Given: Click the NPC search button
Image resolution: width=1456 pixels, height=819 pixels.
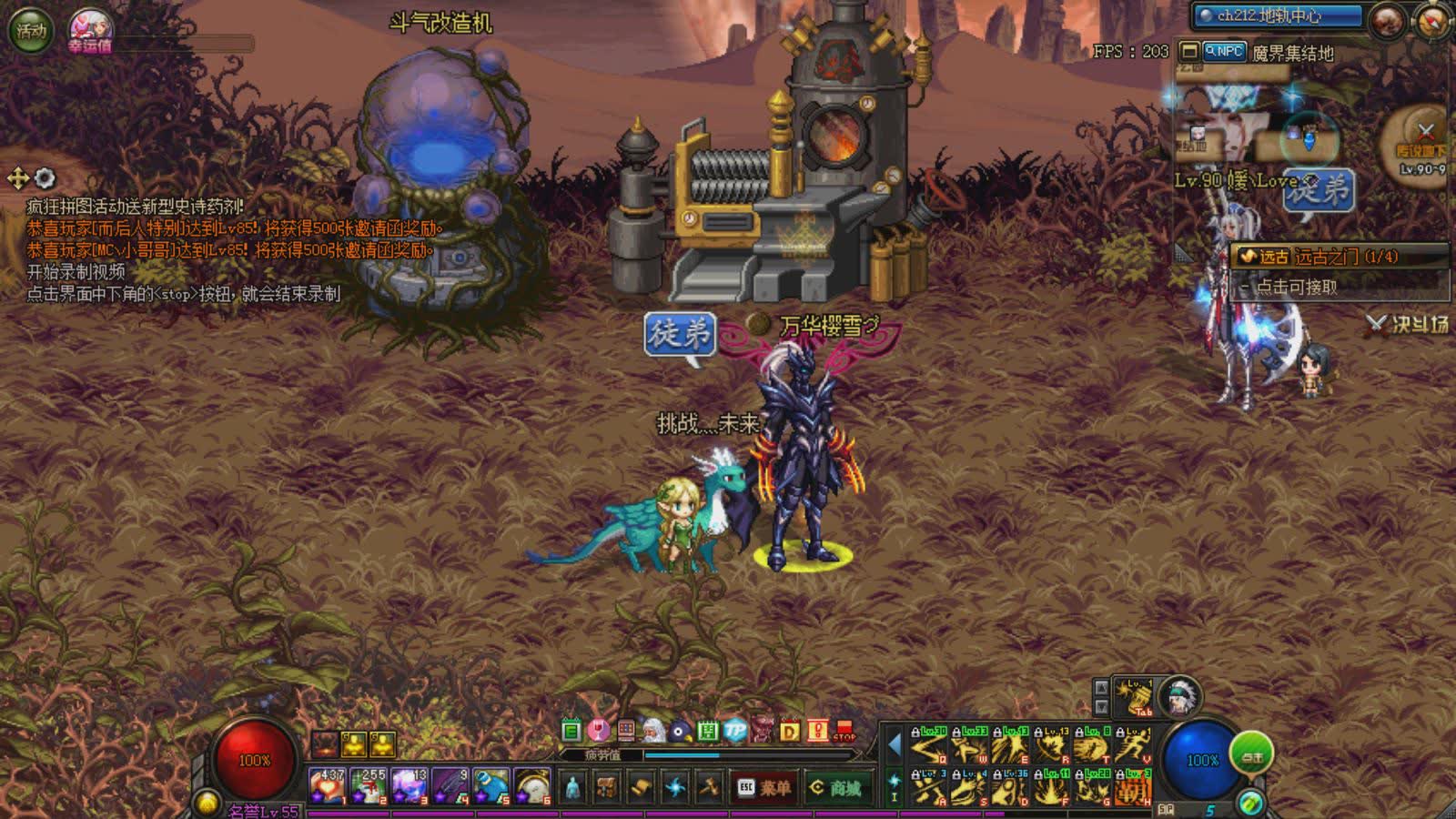Looking at the screenshot, I should tap(1224, 52).
